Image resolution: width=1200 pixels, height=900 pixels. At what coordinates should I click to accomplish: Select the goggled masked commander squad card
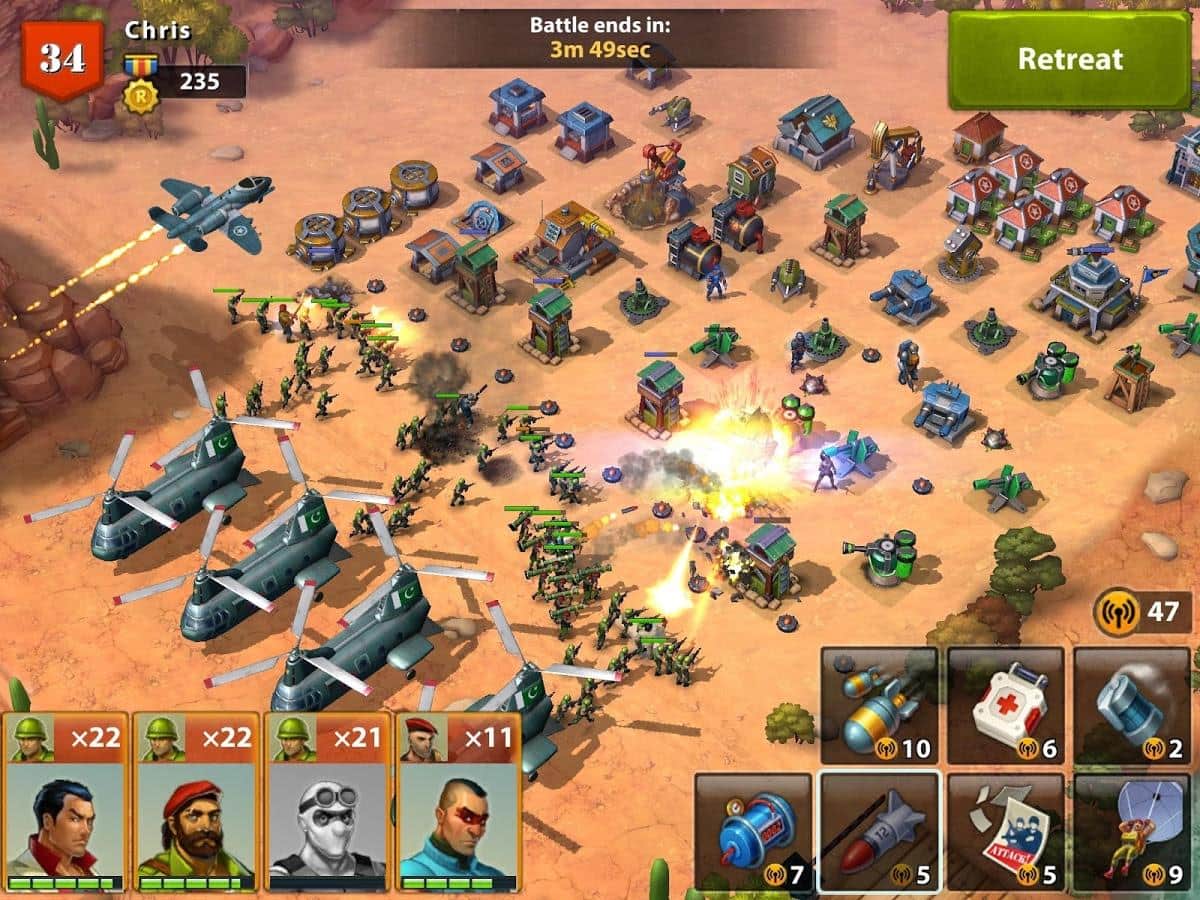click(328, 802)
